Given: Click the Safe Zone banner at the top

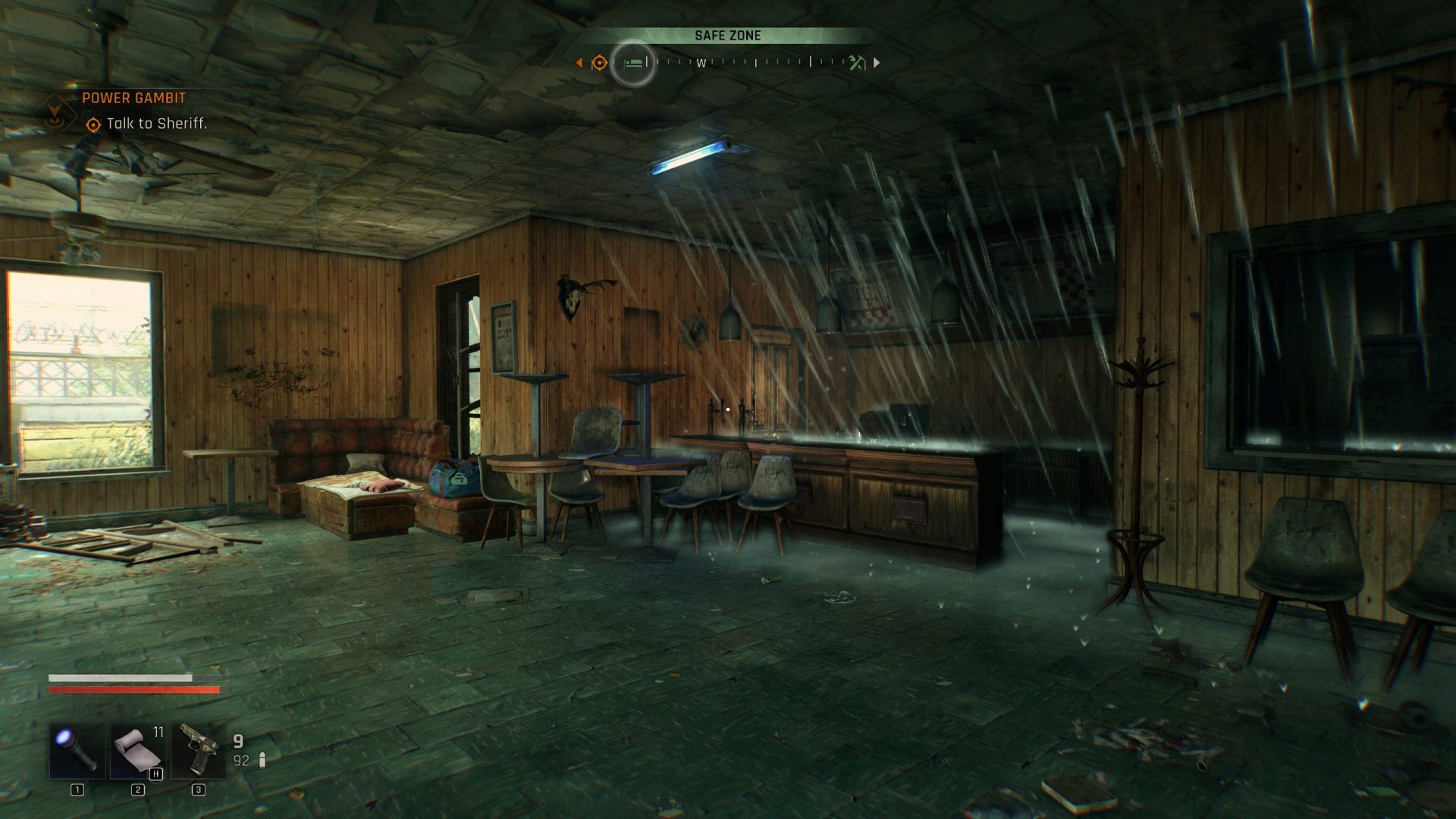Looking at the screenshot, I should (x=728, y=35).
